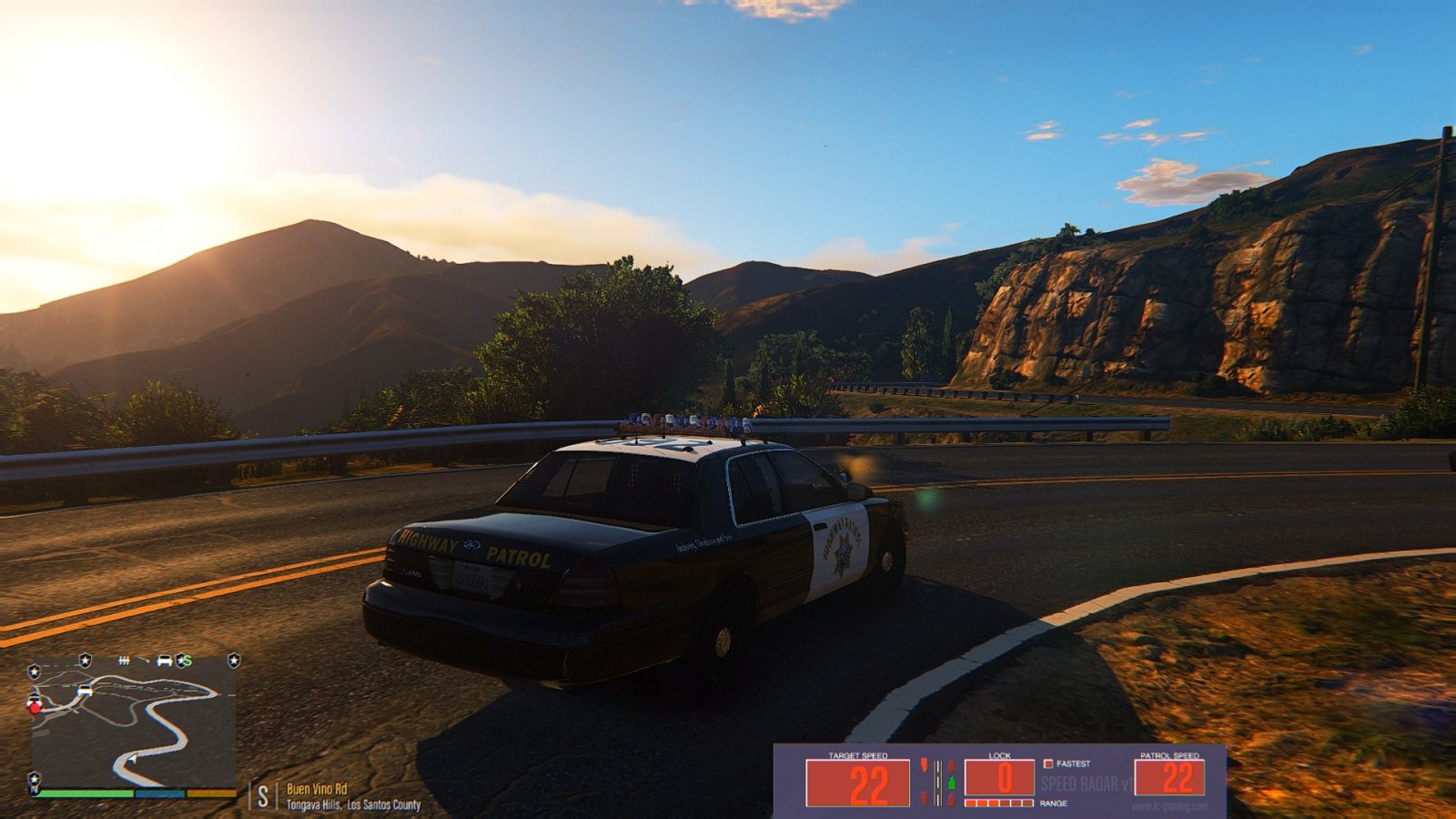
Task: Adjust the radar RANGE segment bar
Action: 998,803
